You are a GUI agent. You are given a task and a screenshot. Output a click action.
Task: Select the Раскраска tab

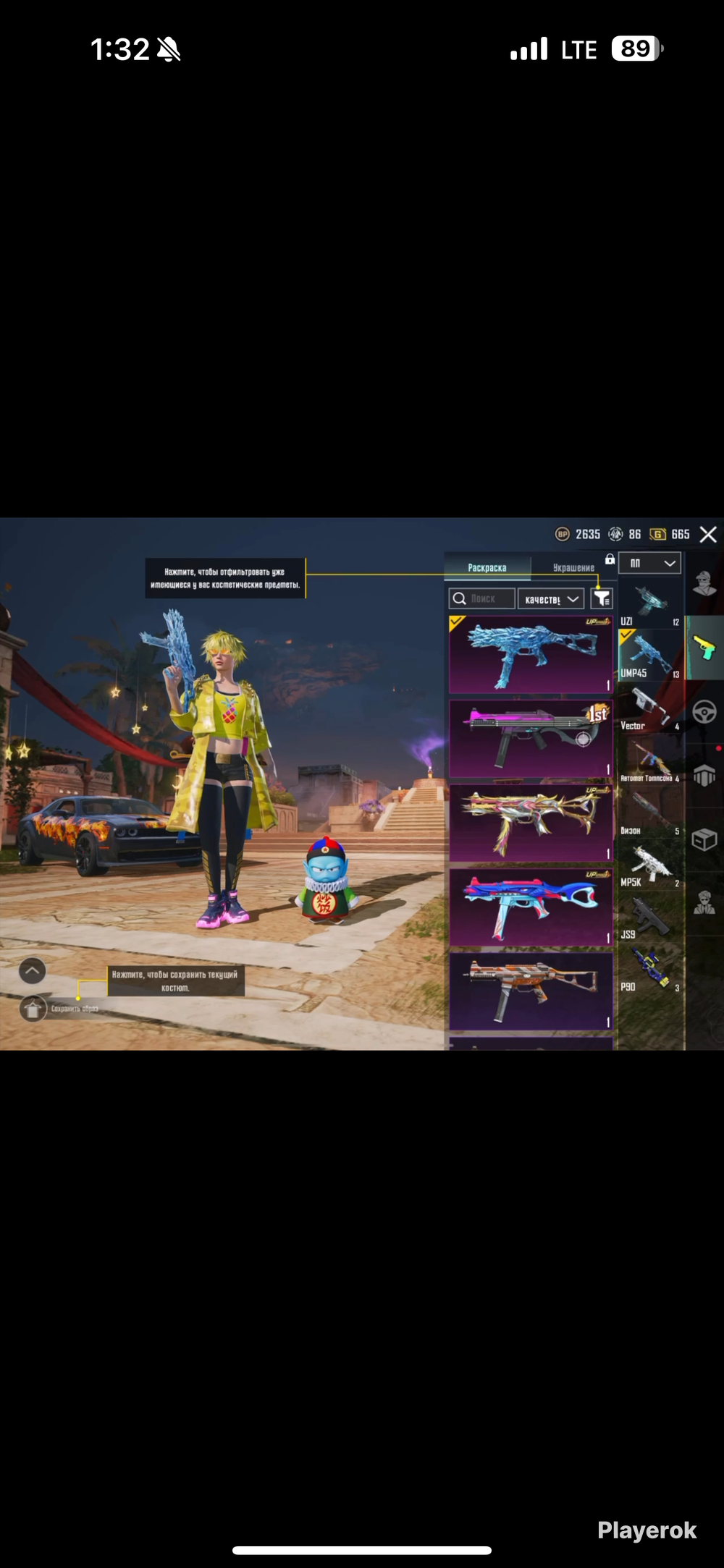tap(487, 568)
